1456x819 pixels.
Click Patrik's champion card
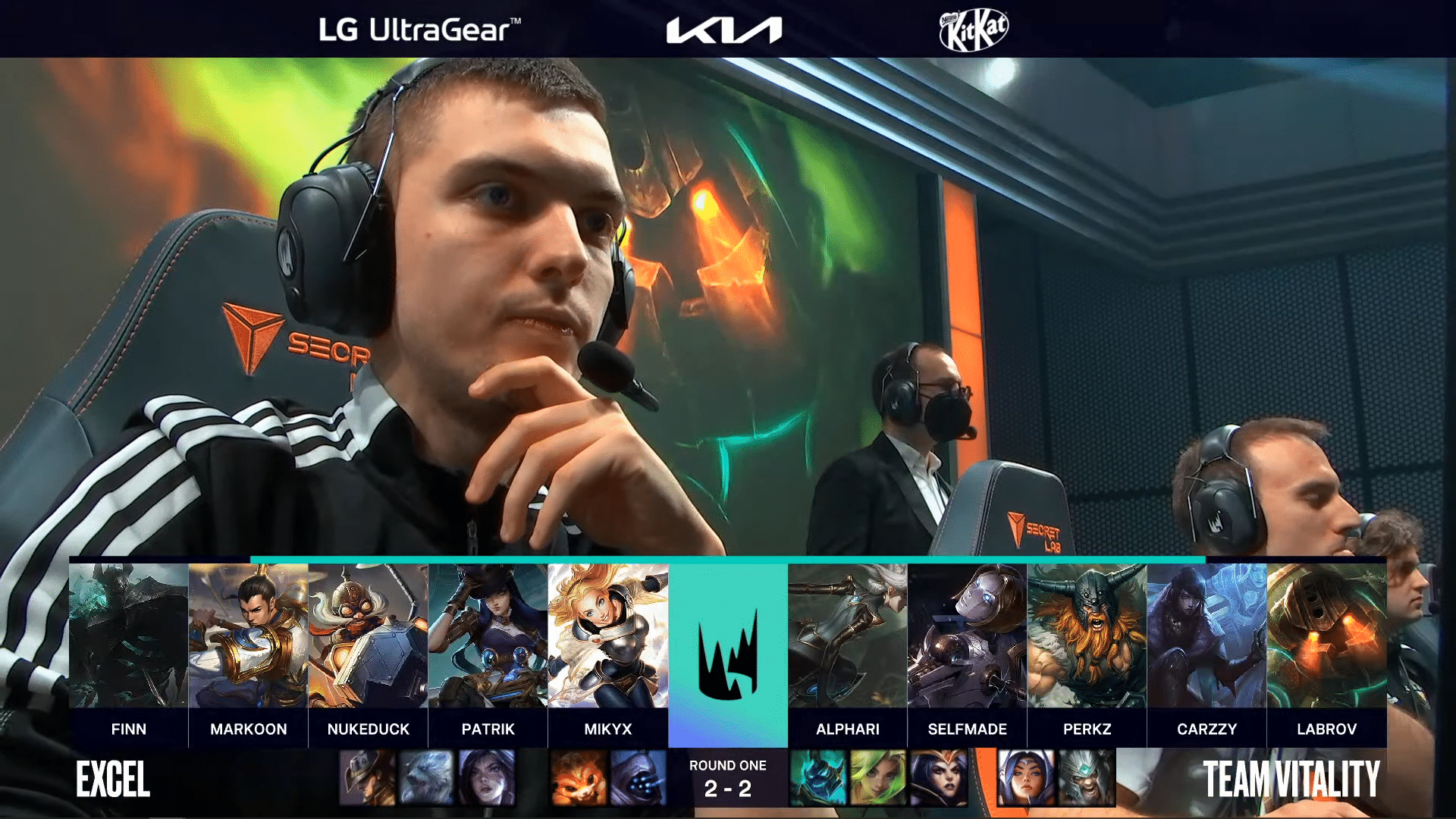pos(488,635)
